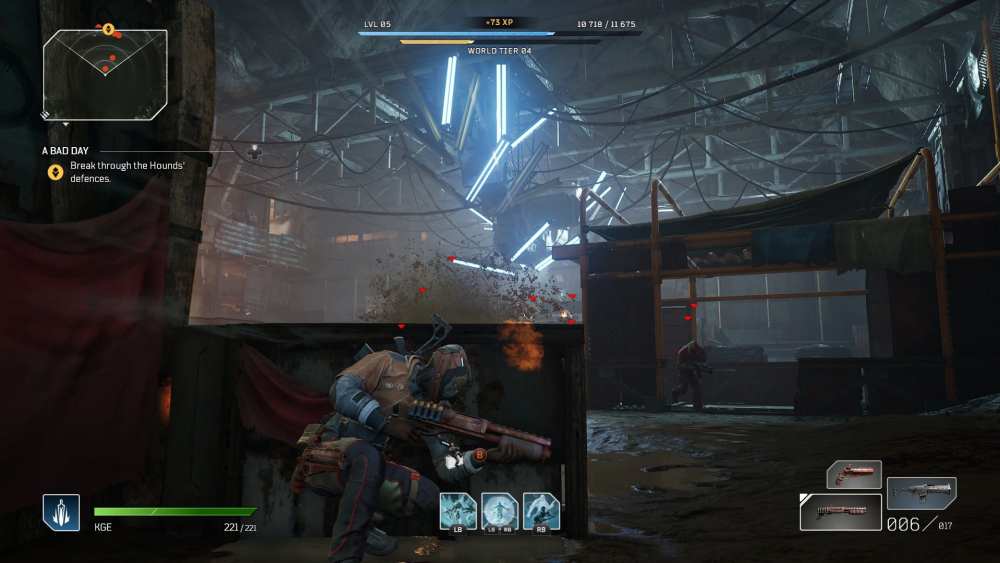Use the scythe blade ability icon
Viewport: 1000px width, 563px height.
(x=541, y=511)
